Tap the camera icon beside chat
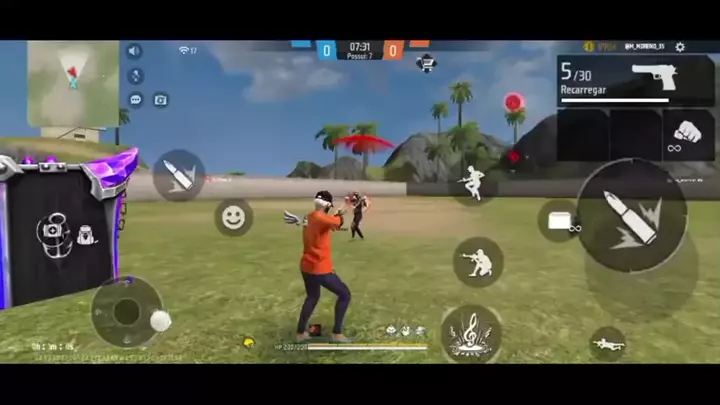Screen dimensions: 720x405 coord(160,99)
